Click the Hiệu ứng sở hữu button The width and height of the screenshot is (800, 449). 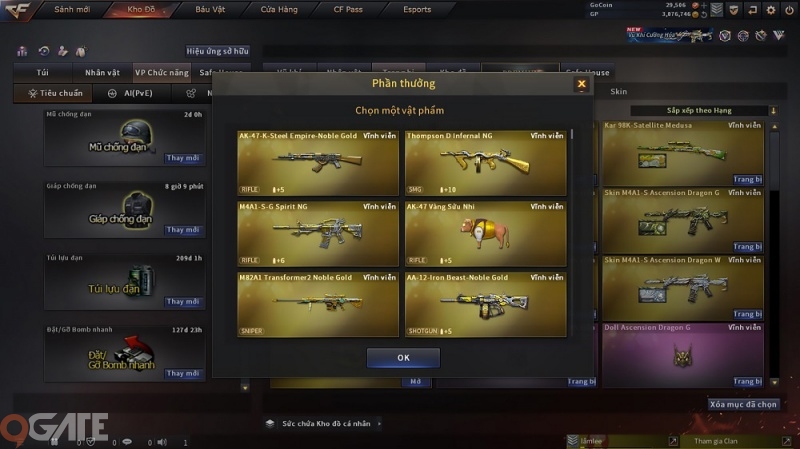coord(217,50)
